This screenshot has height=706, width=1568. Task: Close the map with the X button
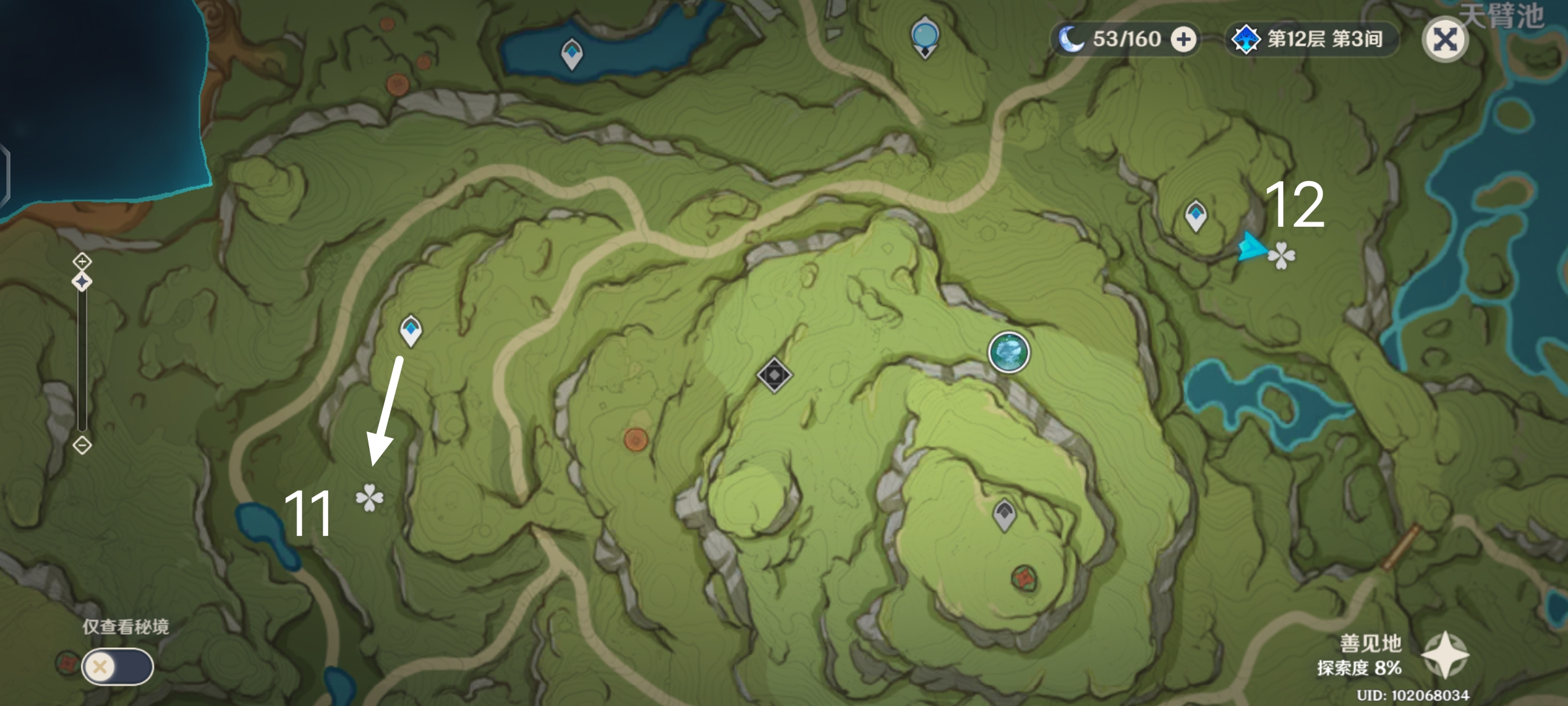pyautogui.click(x=1445, y=40)
